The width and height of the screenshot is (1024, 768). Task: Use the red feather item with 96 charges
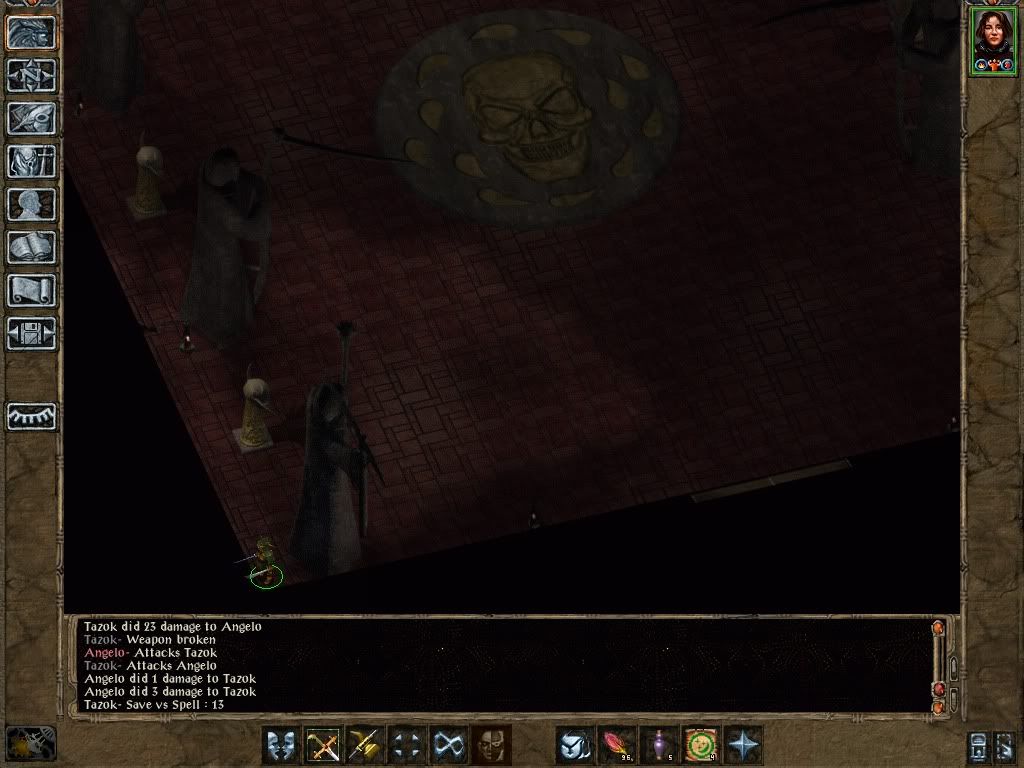click(617, 745)
